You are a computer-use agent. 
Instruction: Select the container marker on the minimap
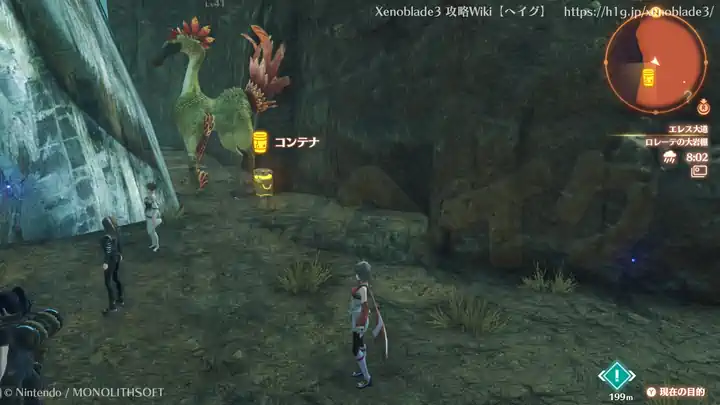tap(648, 77)
